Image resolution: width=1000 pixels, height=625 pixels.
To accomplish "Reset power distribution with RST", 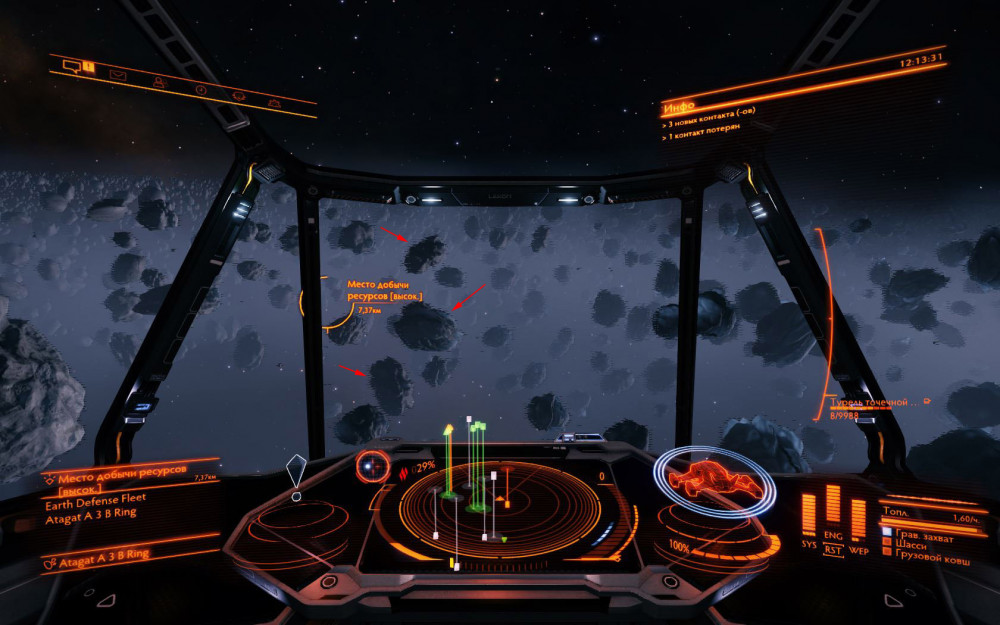I will pyautogui.click(x=833, y=549).
